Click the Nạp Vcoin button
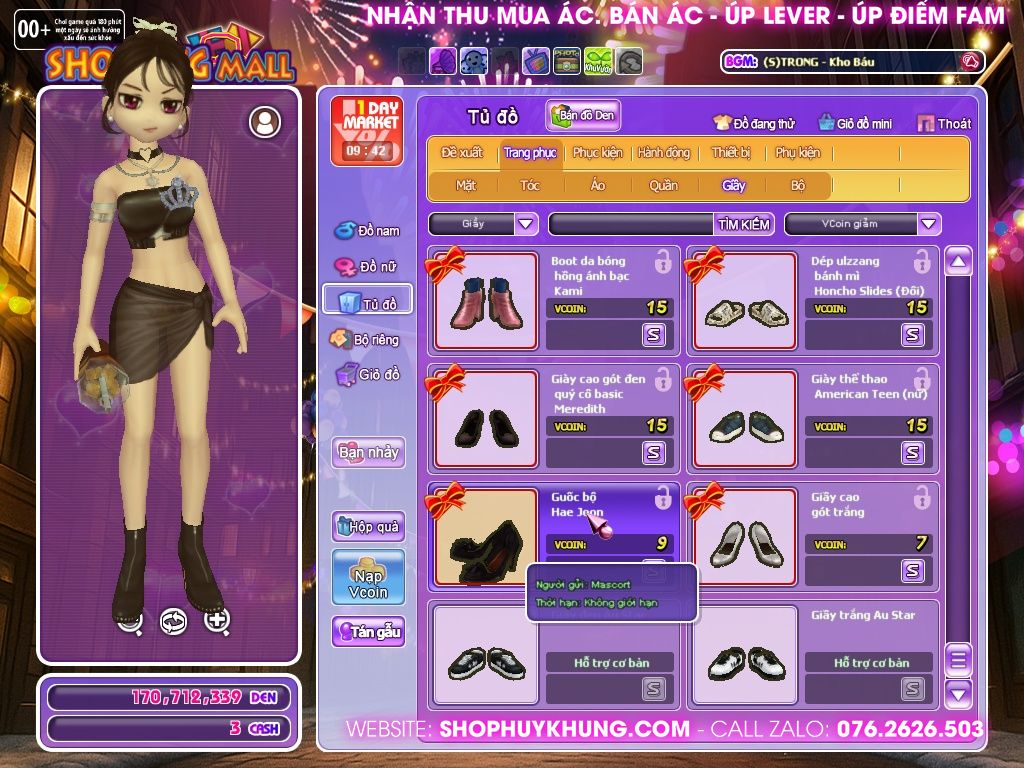This screenshot has height=768, width=1024. tap(368, 578)
